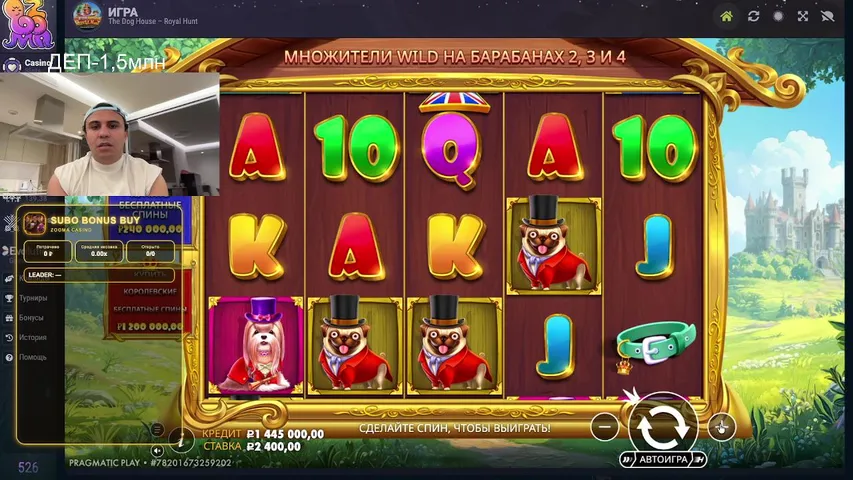Open the Автоигра autoplay options
The height and width of the screenshot is (480, 853).
point(663,459)
